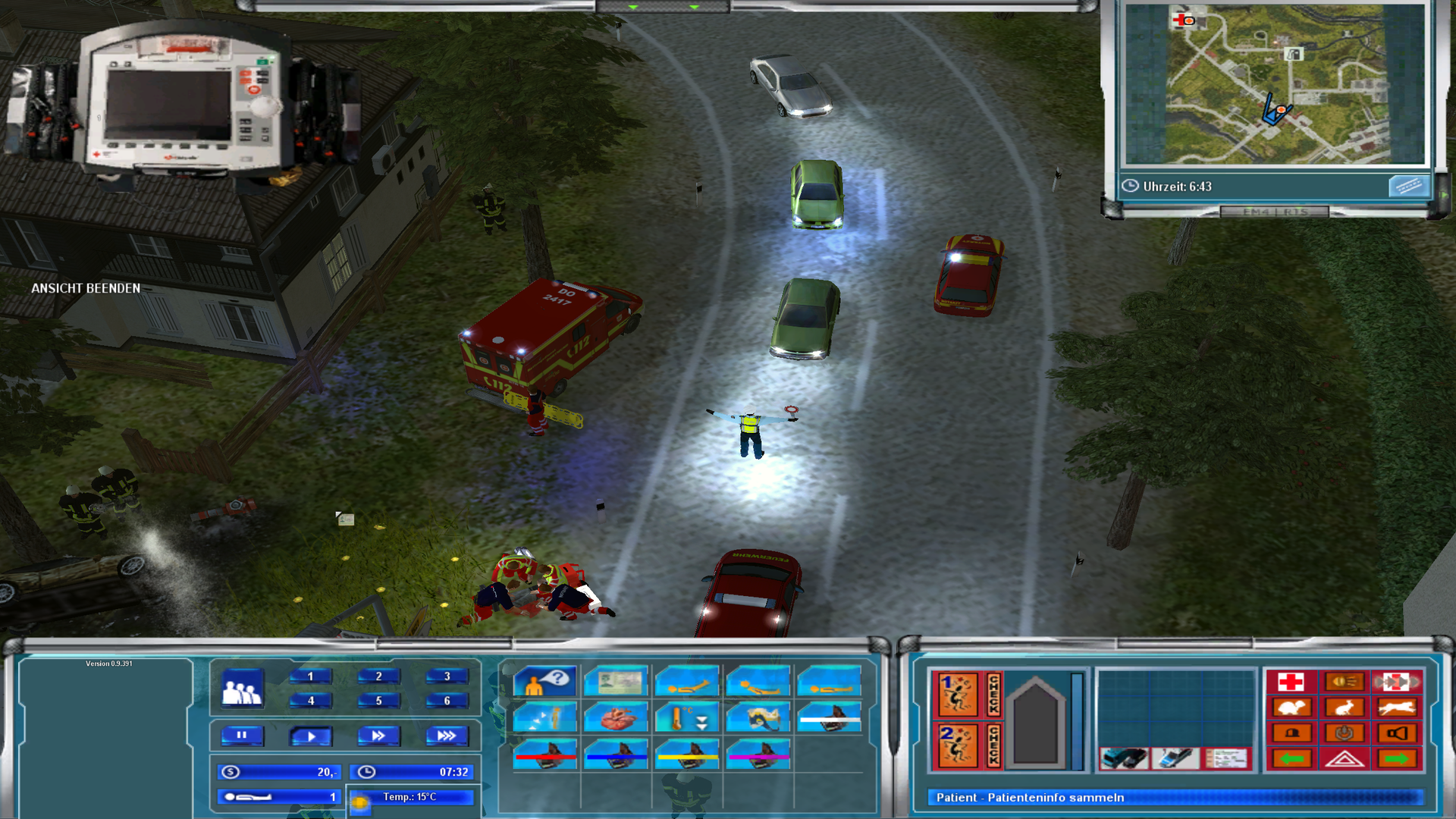Image resolution: width=1456 pixels, height=819 pixels.
Task: Select unit group 1
Action: [310, 676]
